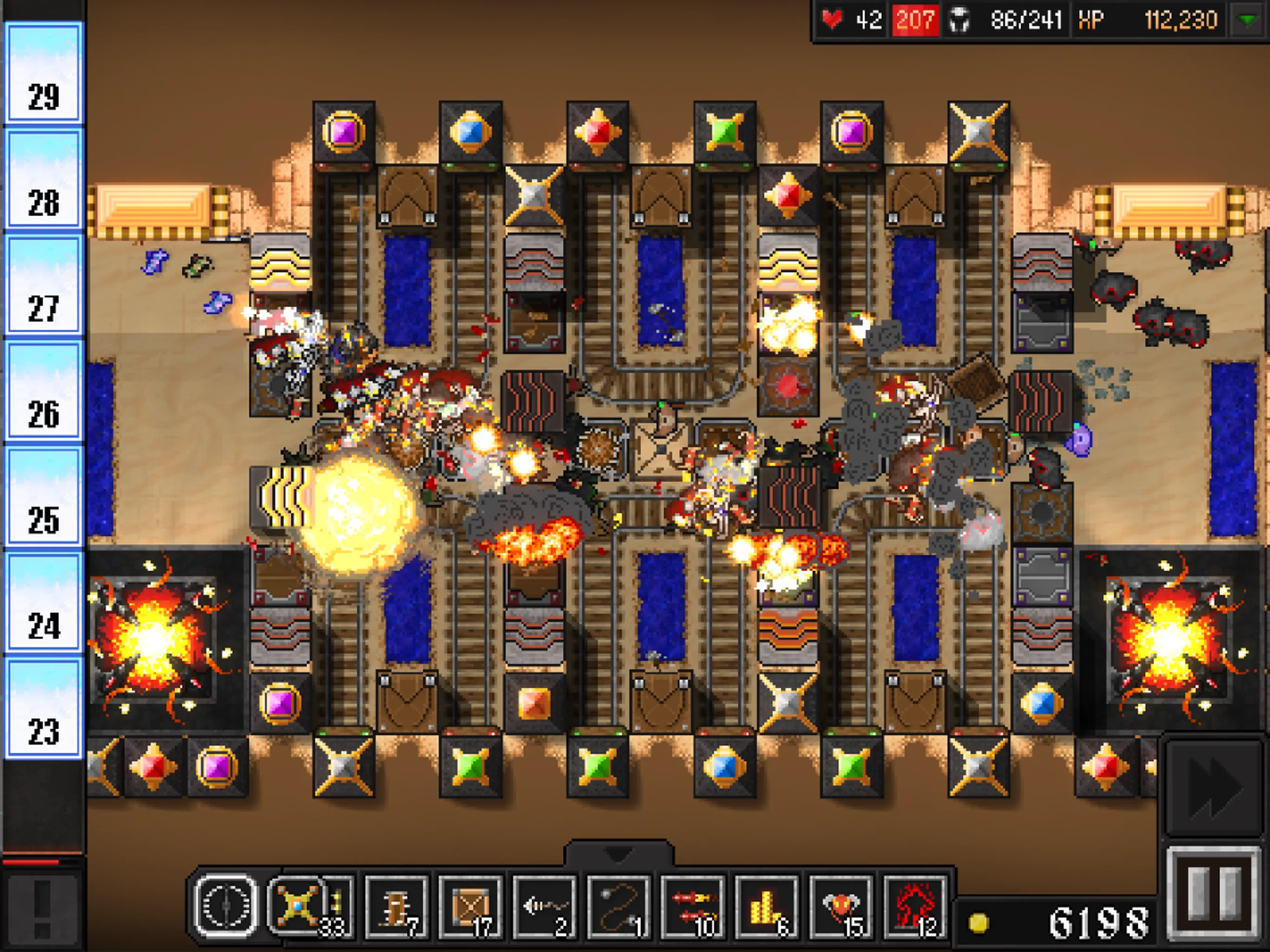
Task: Select the compass dial icon in the toolbar
Action: coord(225,906)
